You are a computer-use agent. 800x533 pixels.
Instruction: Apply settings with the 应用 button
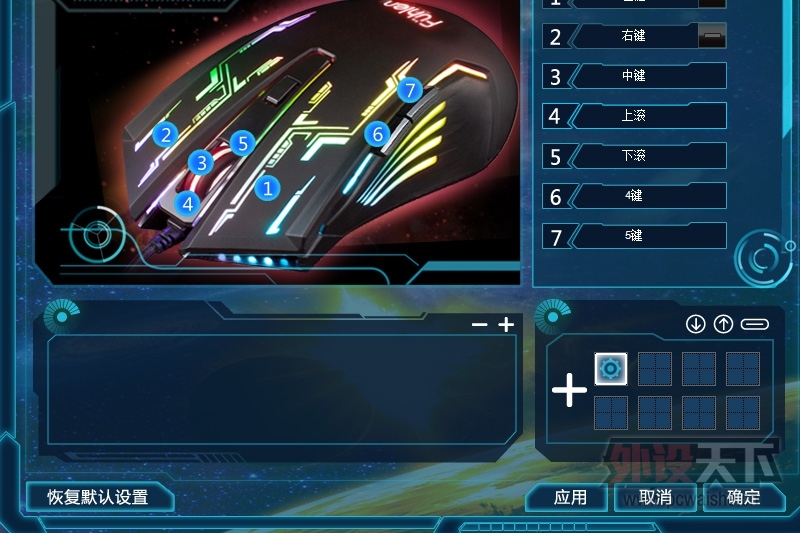click(x=570, y=497)
